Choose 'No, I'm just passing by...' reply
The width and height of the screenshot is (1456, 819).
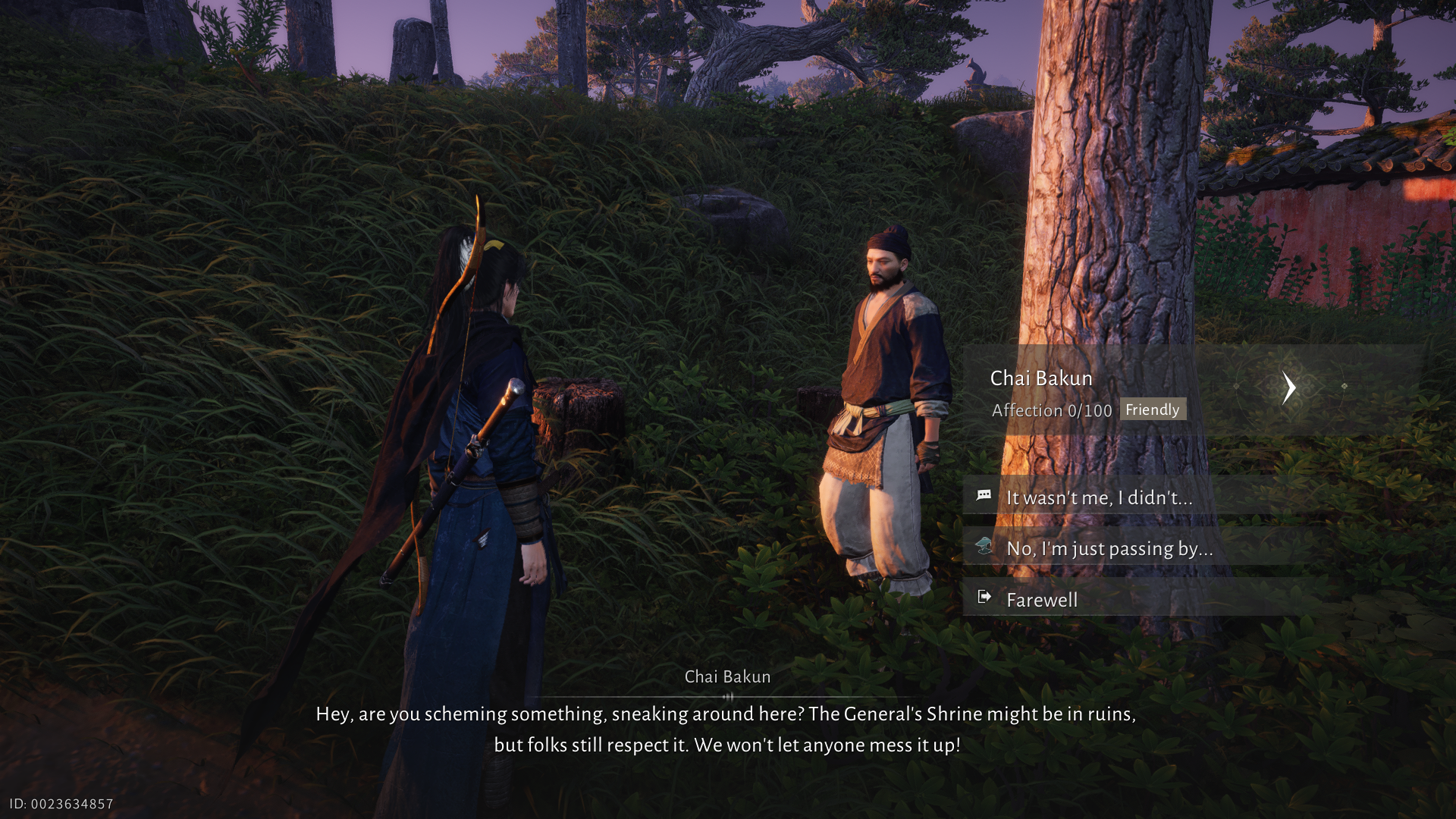1109,548
